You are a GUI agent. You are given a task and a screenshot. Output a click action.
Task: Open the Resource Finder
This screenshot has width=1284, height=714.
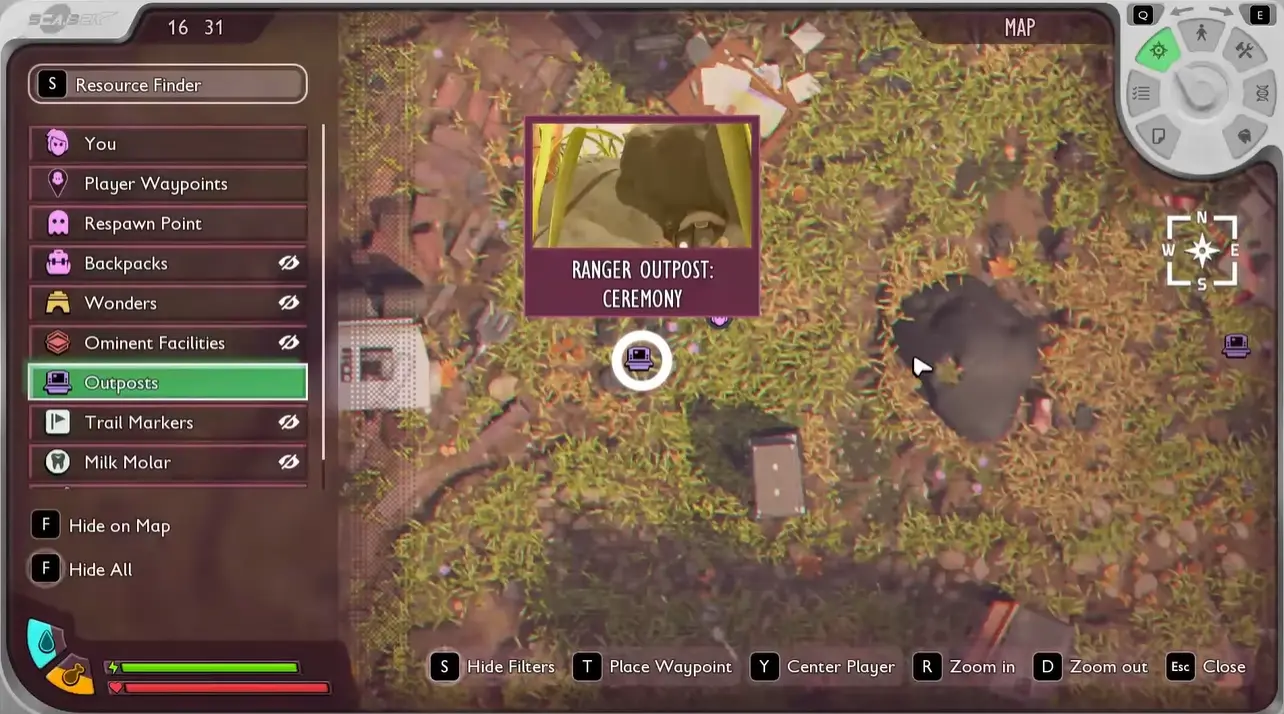click(167, 85)
